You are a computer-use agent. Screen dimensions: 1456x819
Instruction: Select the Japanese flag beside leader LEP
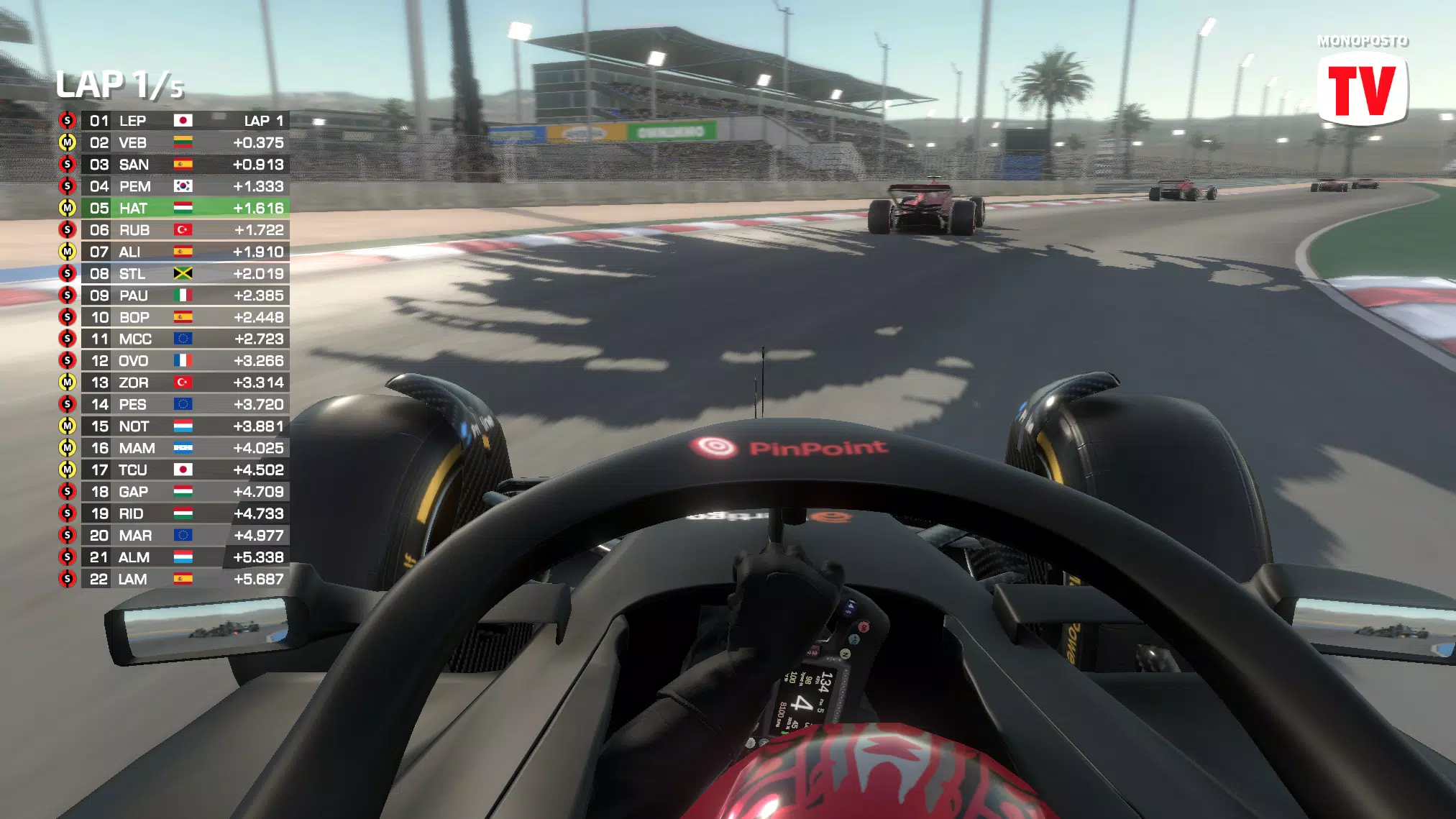coord(185,120)
